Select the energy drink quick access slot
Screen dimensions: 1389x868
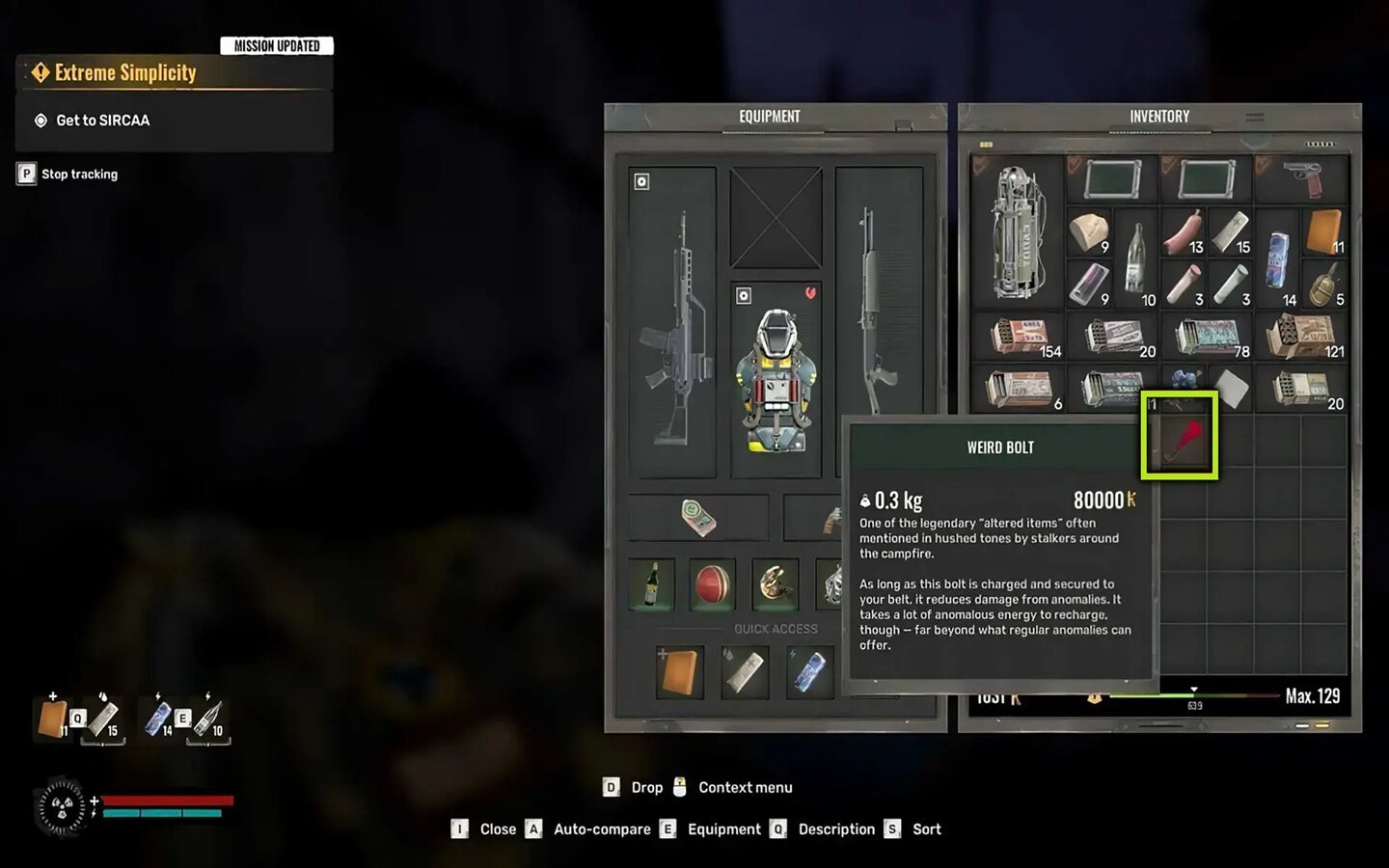tap(809, 671)
